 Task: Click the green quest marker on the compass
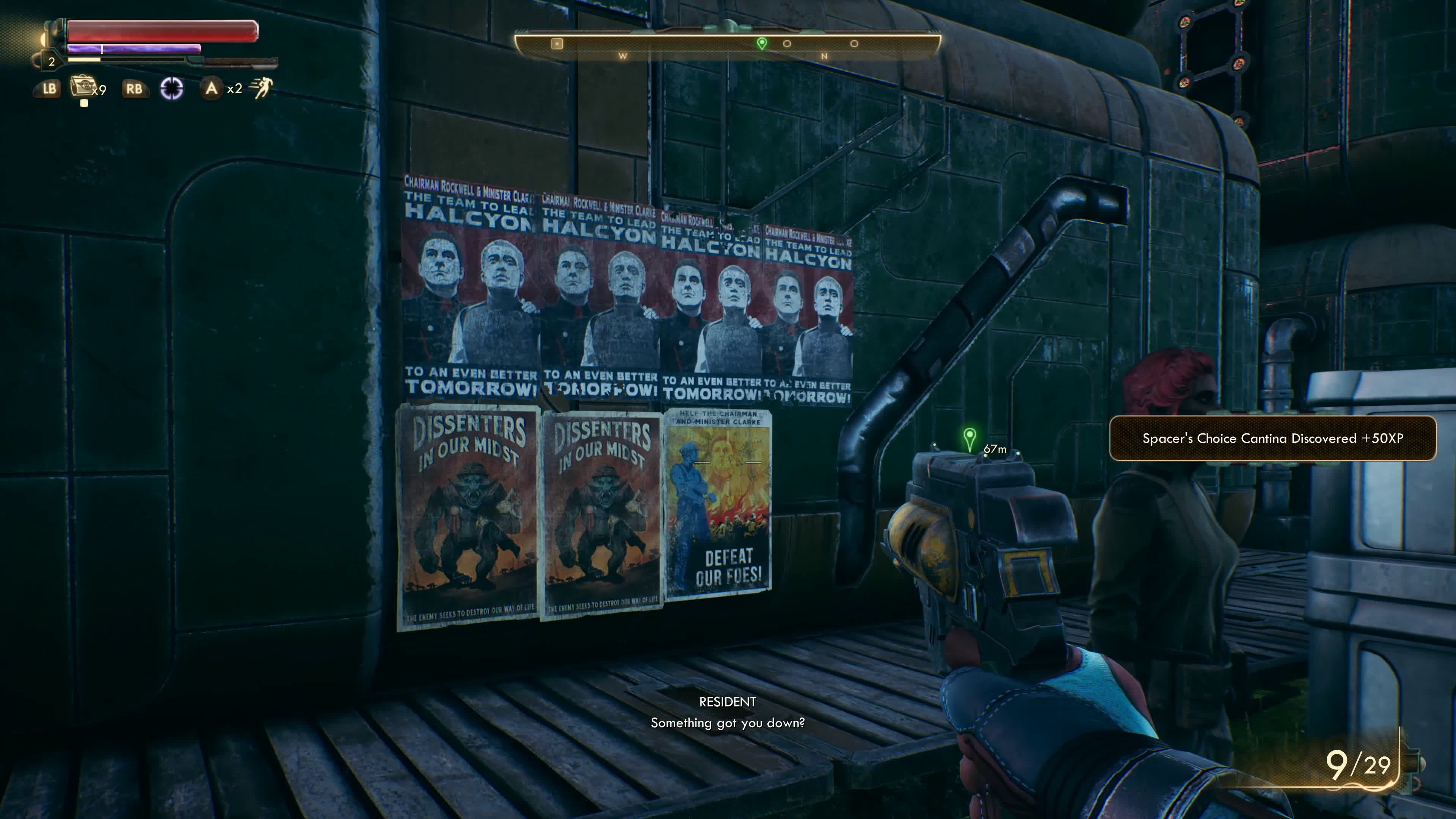(x=762, y=43)
